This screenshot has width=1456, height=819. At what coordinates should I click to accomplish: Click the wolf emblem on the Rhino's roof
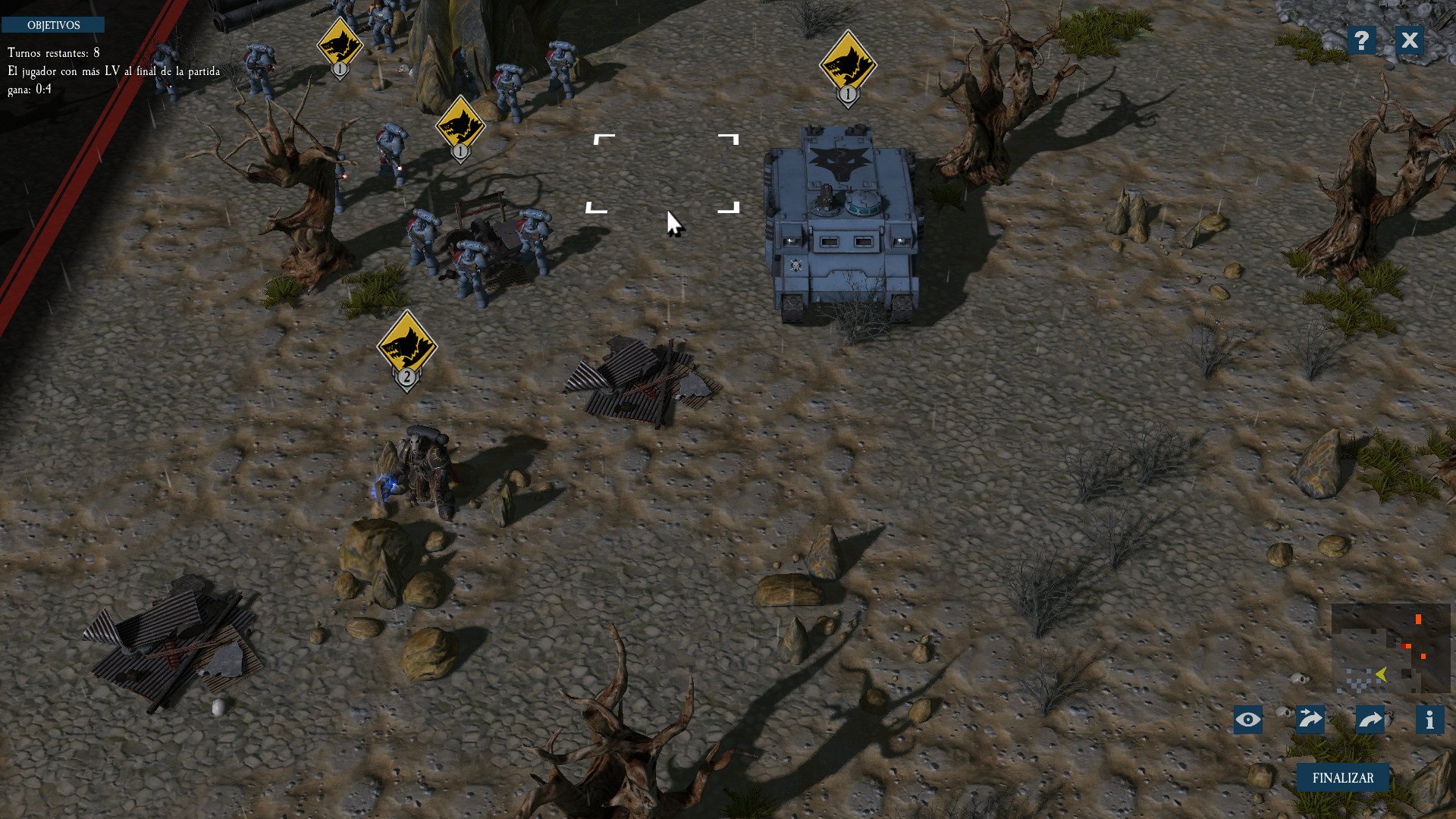tap(839, 161)
